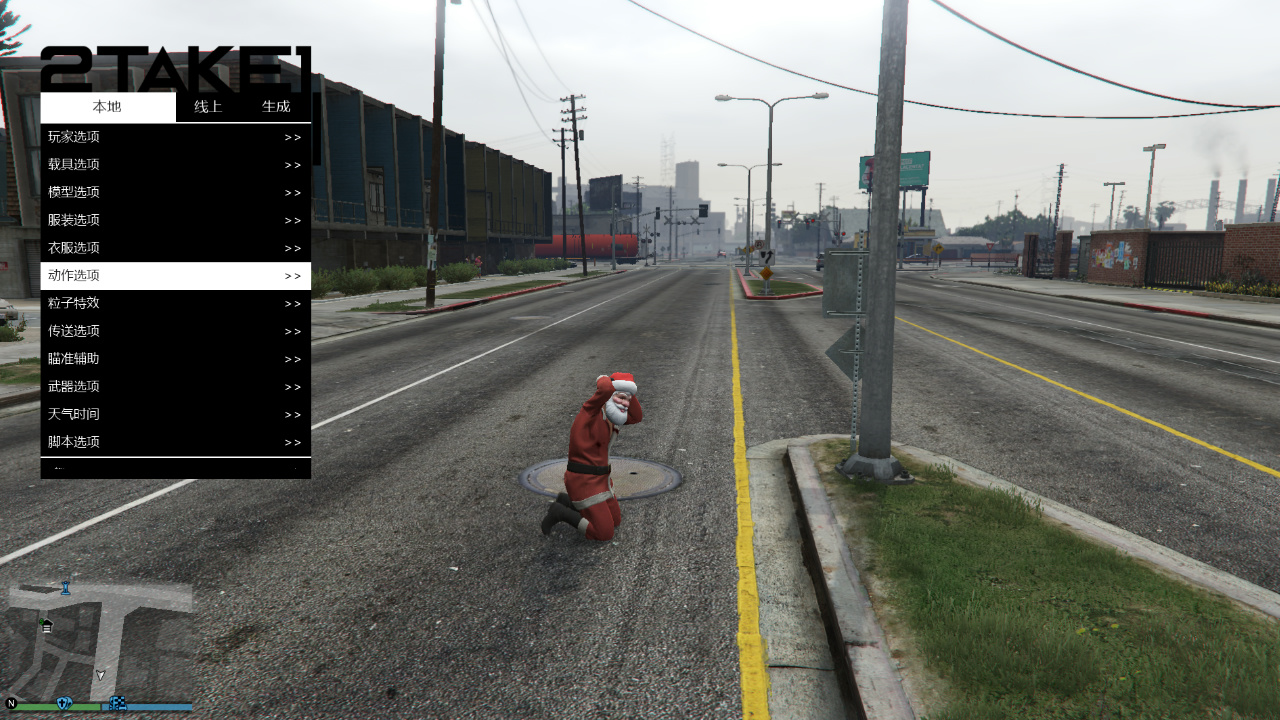Expand 玩家选项 via its >> chevron
Screen dimensions: 1280x720
pos(291,136)
